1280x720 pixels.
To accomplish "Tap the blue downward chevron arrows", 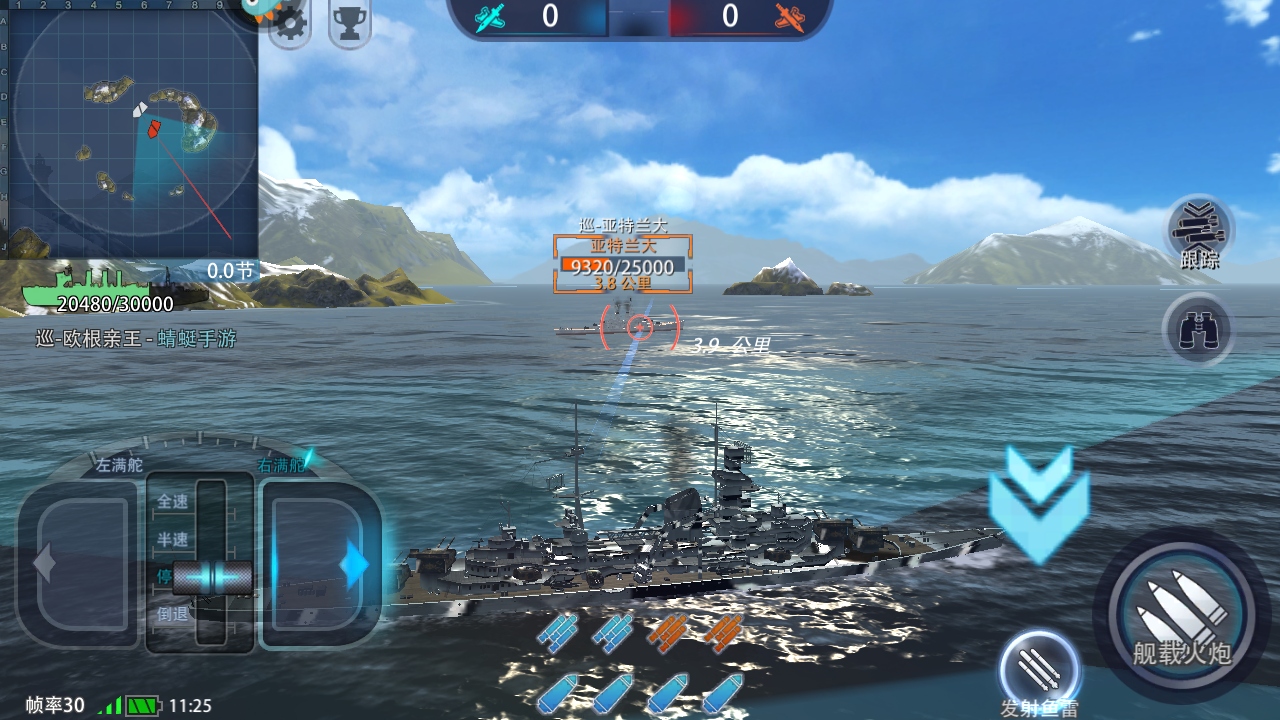I will (1038, 504).
